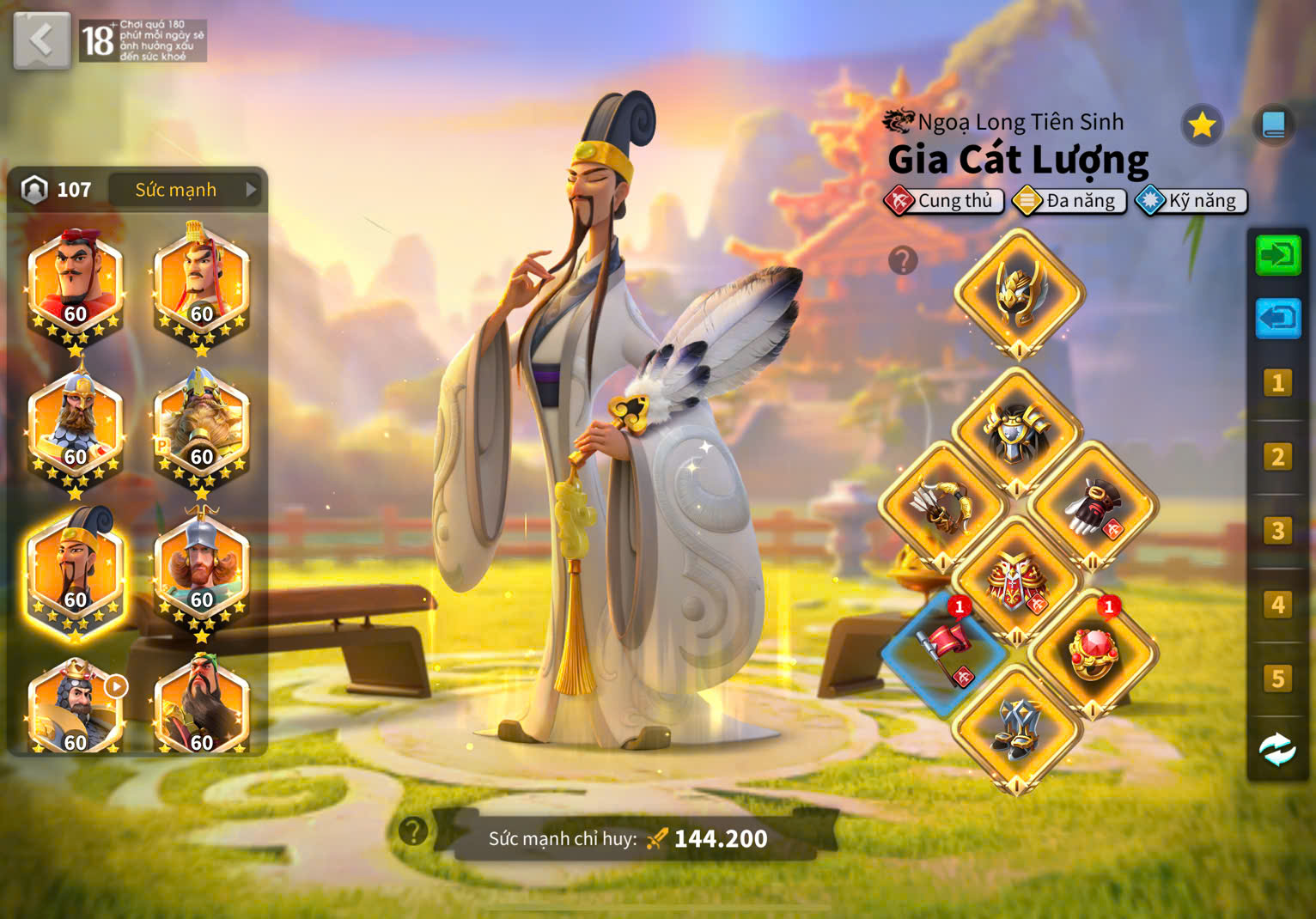Switch to equipment preset 3
Viewport: 1316px width, 919px height.
pos(1277,531)
